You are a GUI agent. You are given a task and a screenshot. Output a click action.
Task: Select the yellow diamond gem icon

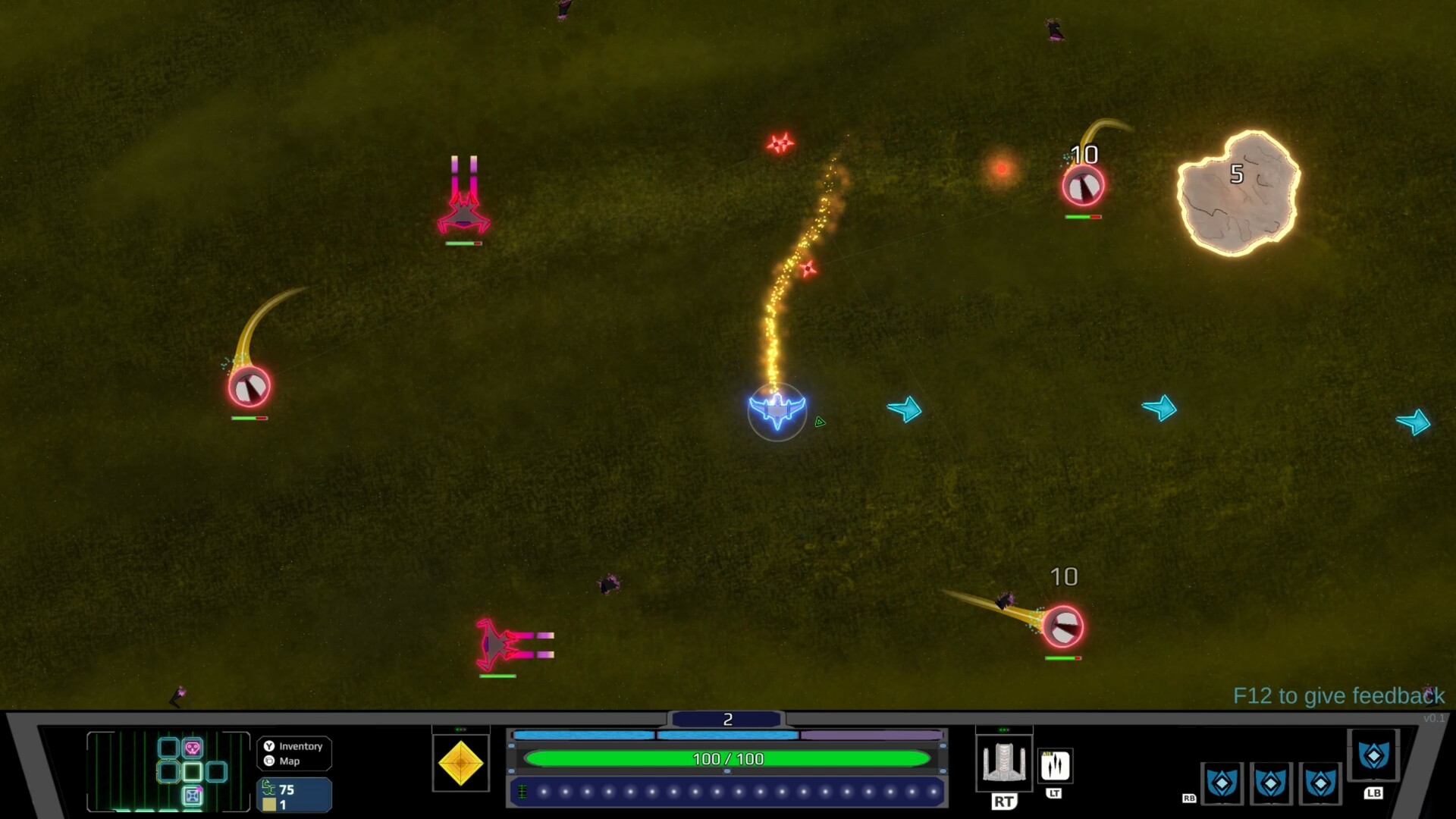click(460, 764)
